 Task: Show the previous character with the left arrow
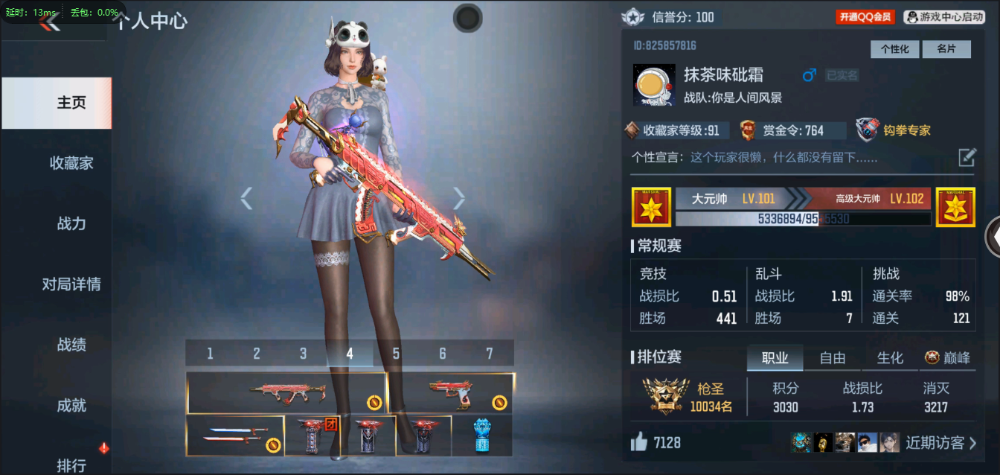click(246, 198)
